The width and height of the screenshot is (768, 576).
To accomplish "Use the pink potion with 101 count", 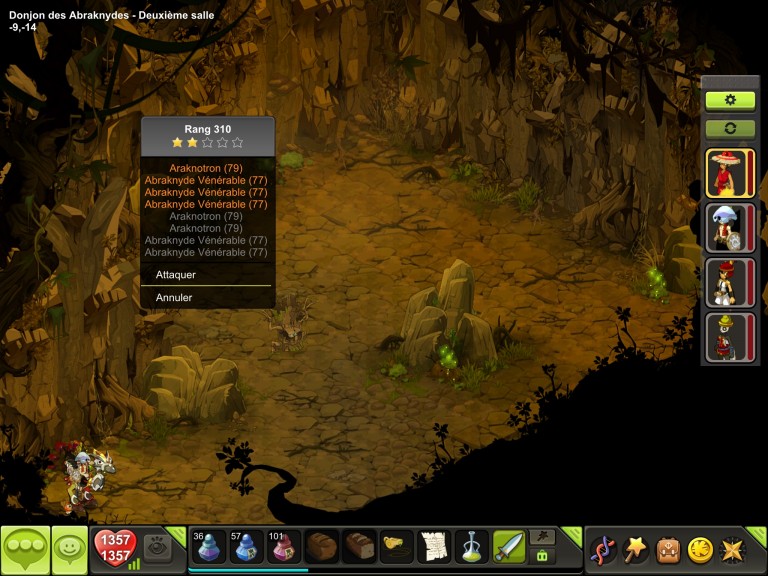I will (x=284, y=548).
